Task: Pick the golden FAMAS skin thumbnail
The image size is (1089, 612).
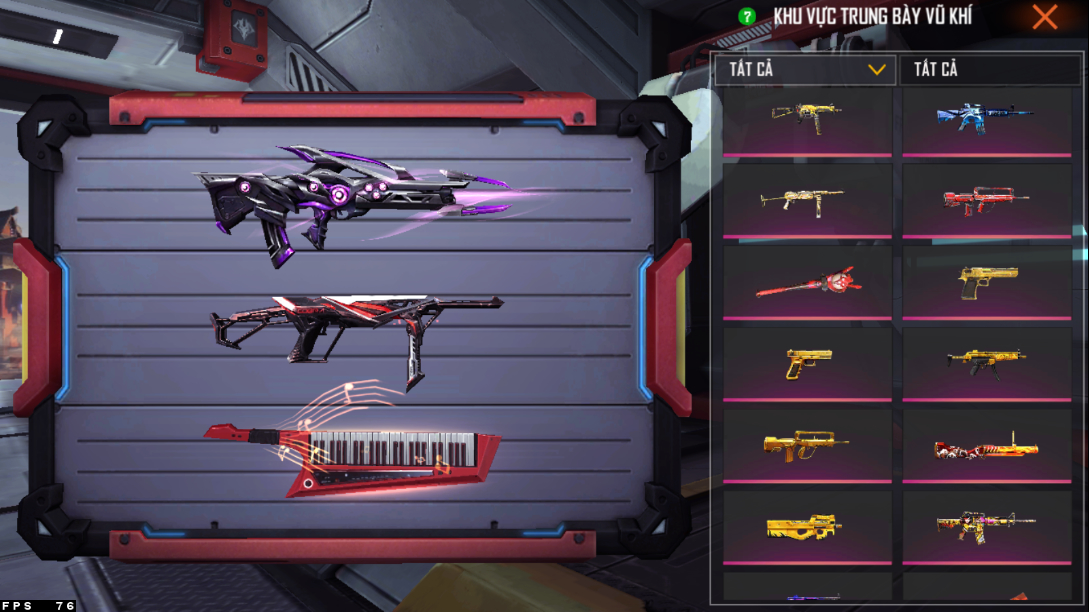Action: click(x=806, y=445)
